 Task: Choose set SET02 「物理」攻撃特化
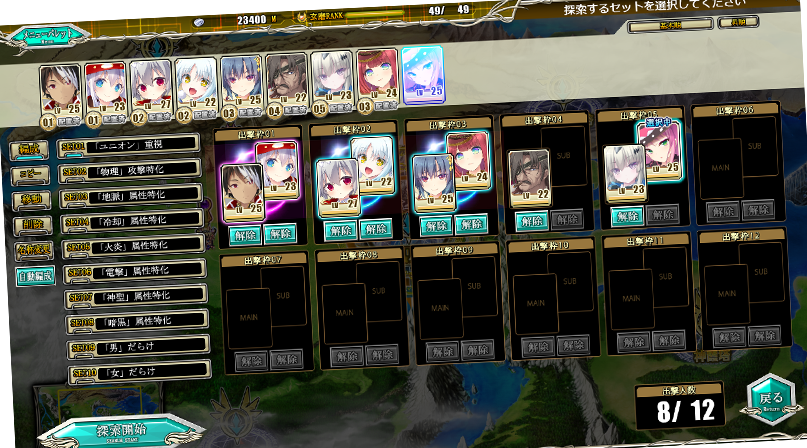131,170
